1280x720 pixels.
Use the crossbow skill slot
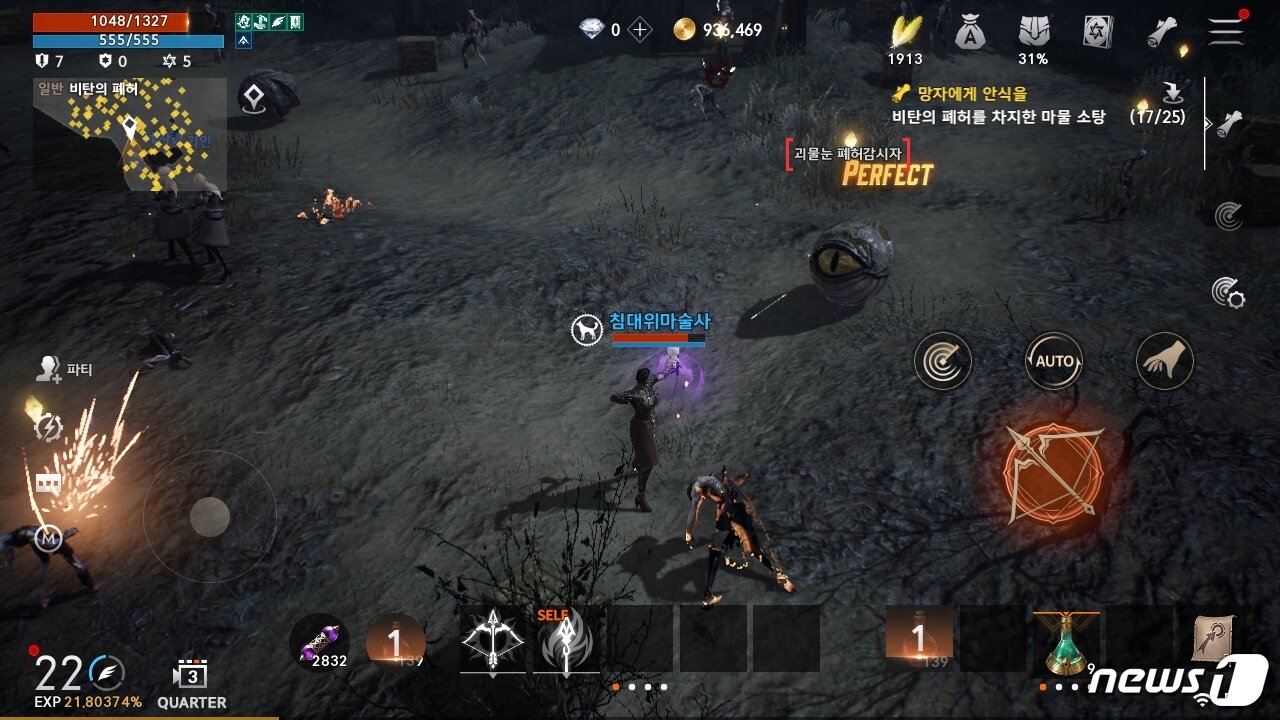click(x=493, y=638)
